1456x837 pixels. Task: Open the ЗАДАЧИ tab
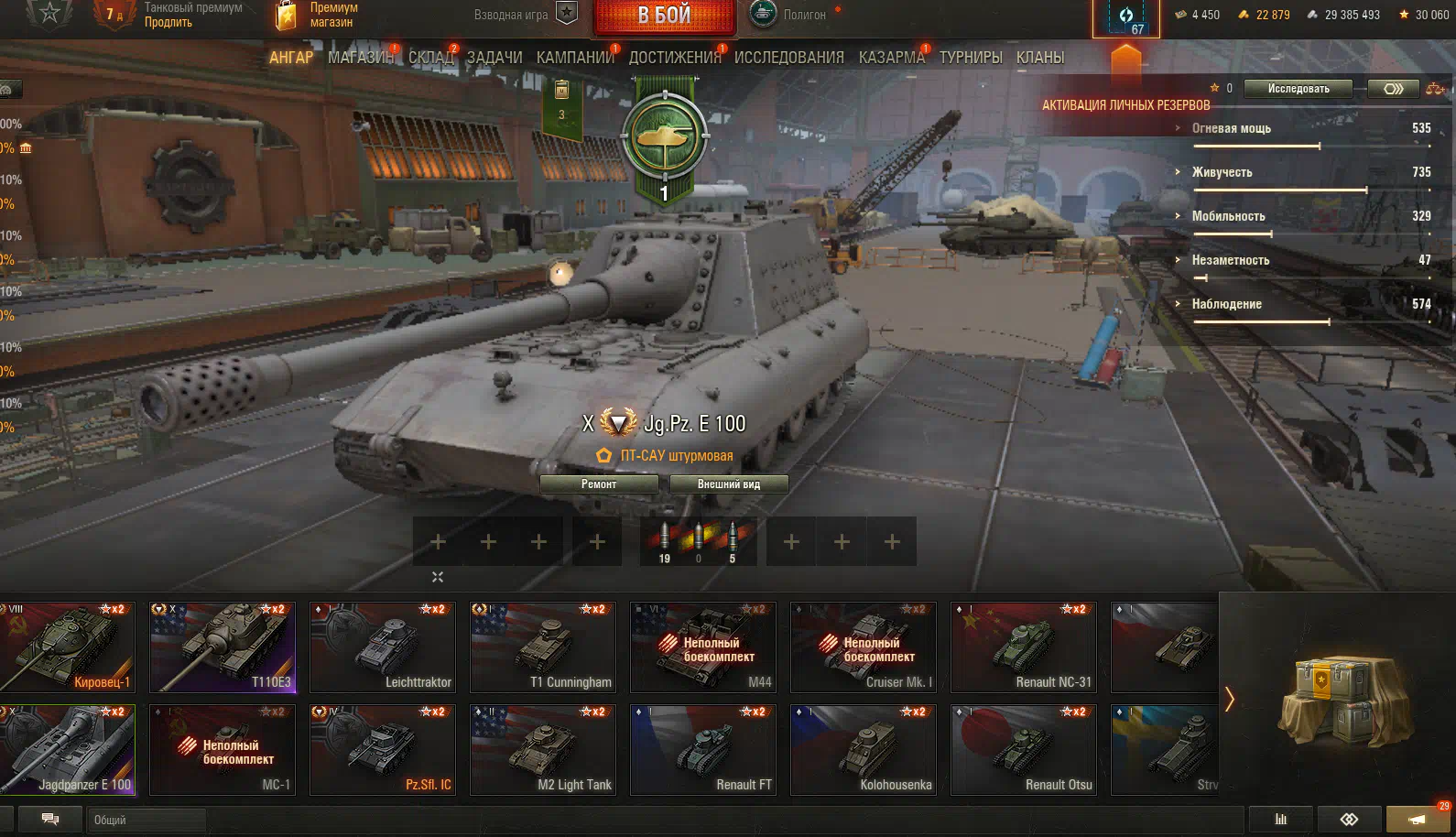point(494,58)
